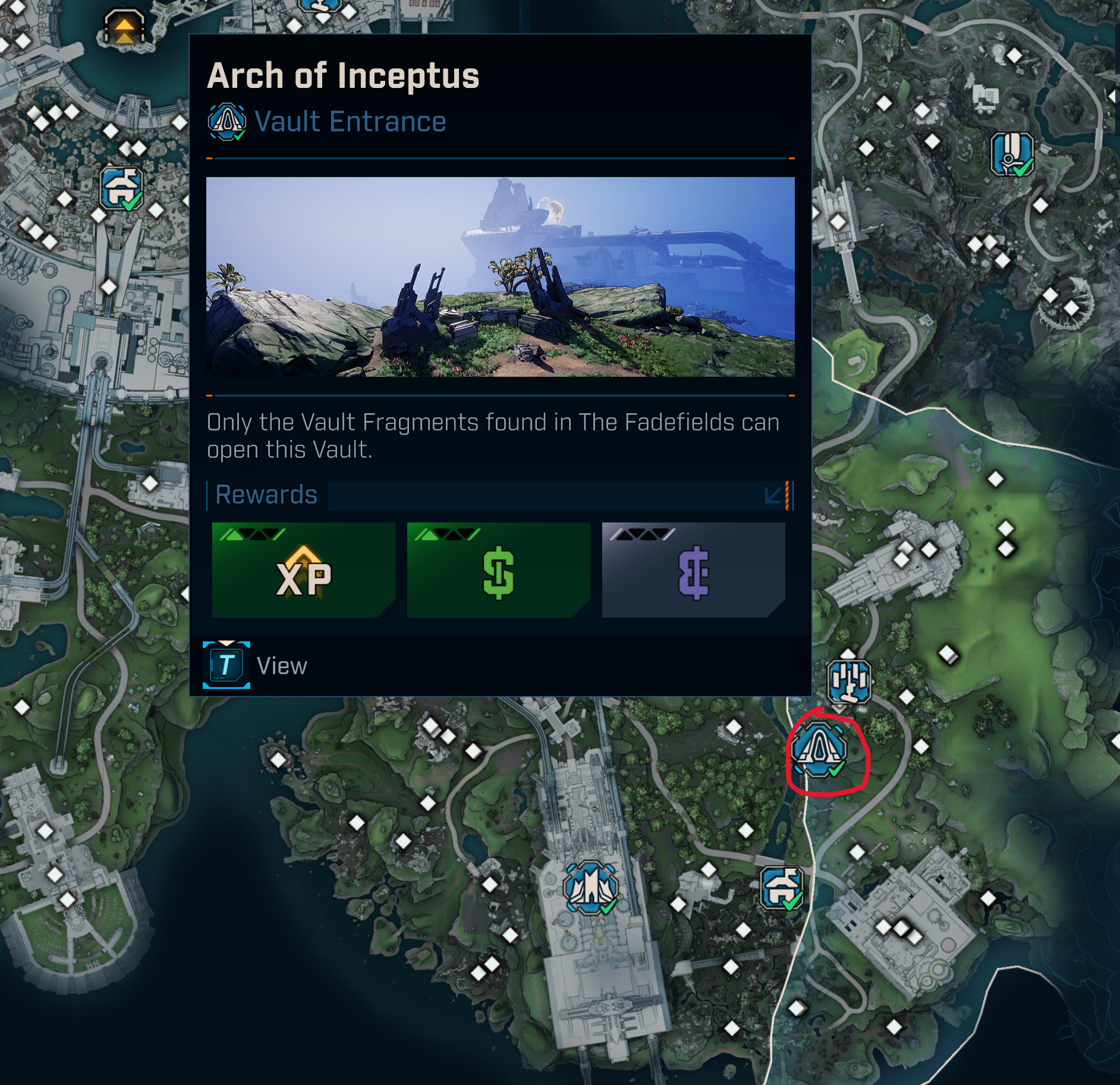Select the jagged spire marker with checkmark
Viewport: 1120px width, 1085px height.
590,888
